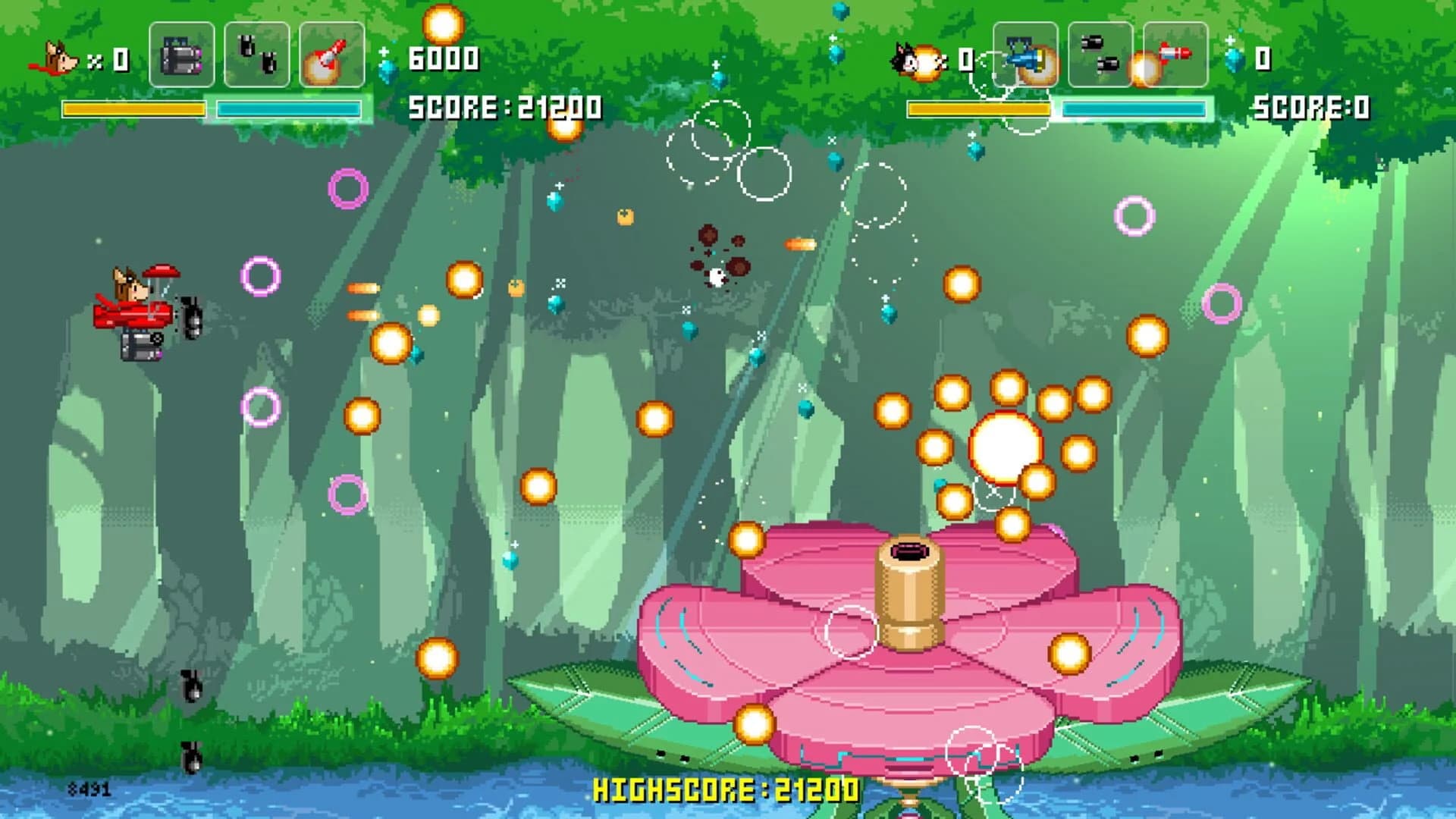Click the dog pilot head icon near Player 1's lives
Screen dimensions: 1456x819
click(x=61, y=57)
